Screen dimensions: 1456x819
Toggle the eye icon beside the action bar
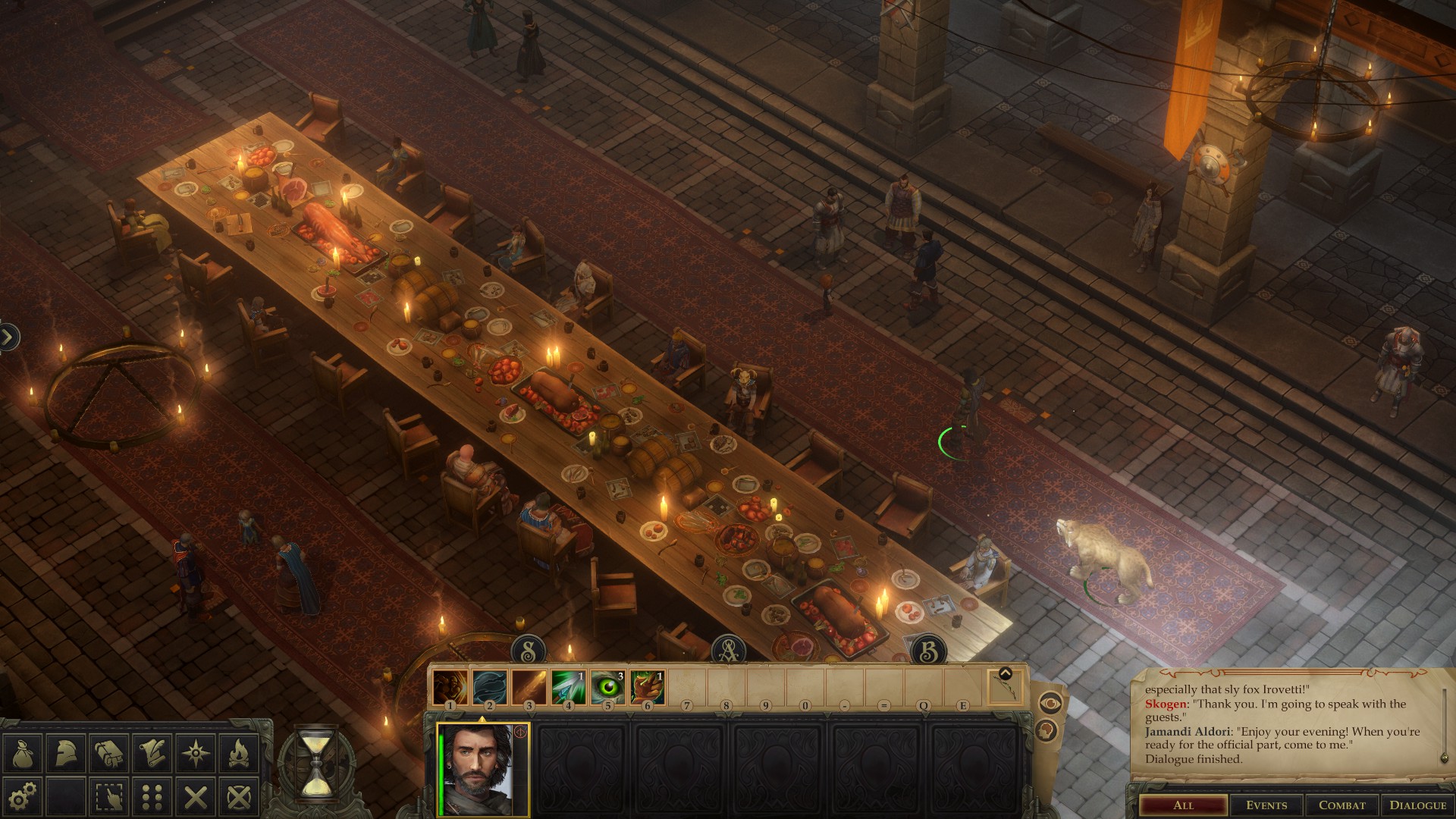[x=1050, y=704]
